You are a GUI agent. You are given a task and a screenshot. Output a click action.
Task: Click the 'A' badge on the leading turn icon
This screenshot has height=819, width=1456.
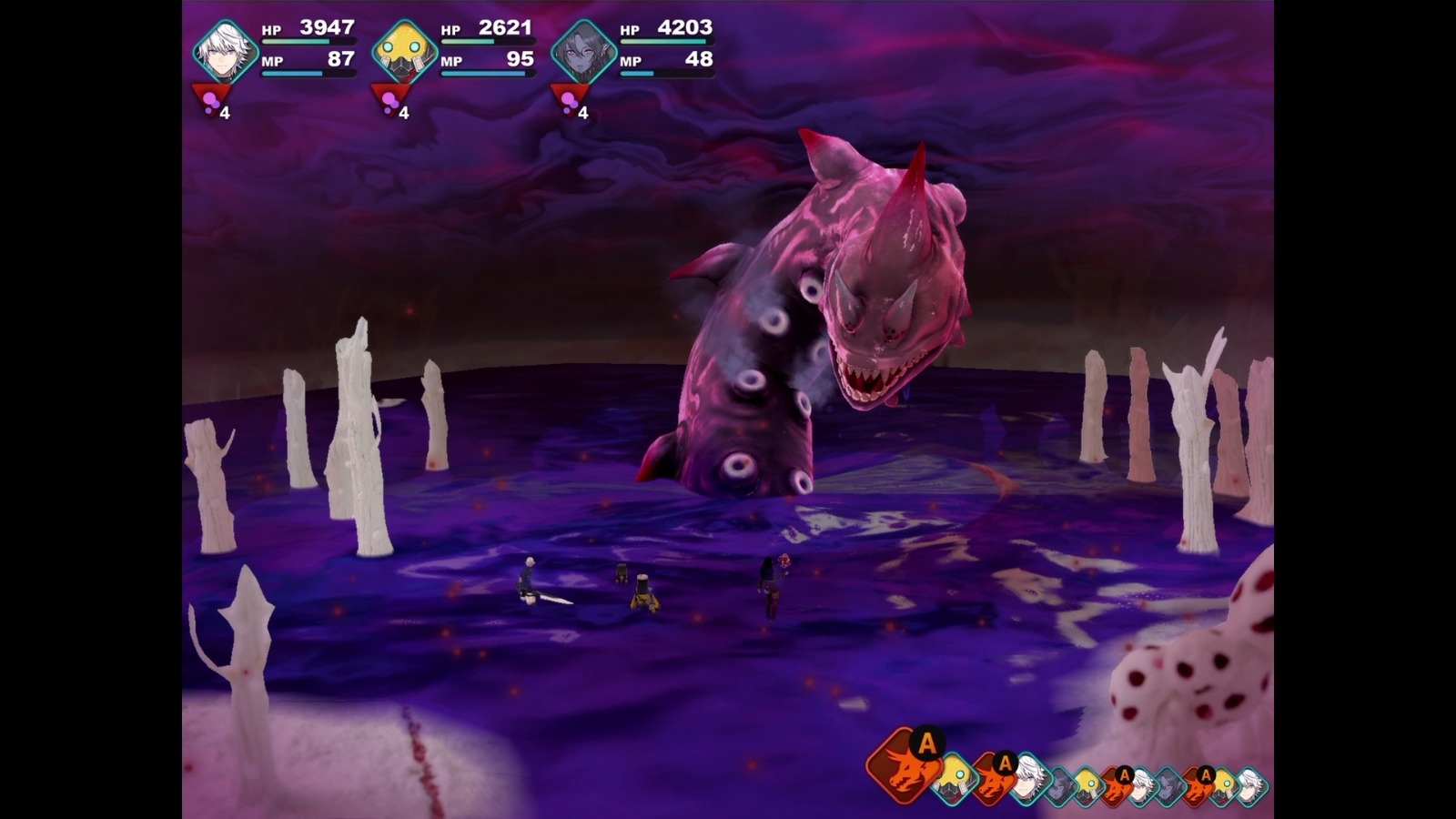pyautogui.click(x=926, y=743)
